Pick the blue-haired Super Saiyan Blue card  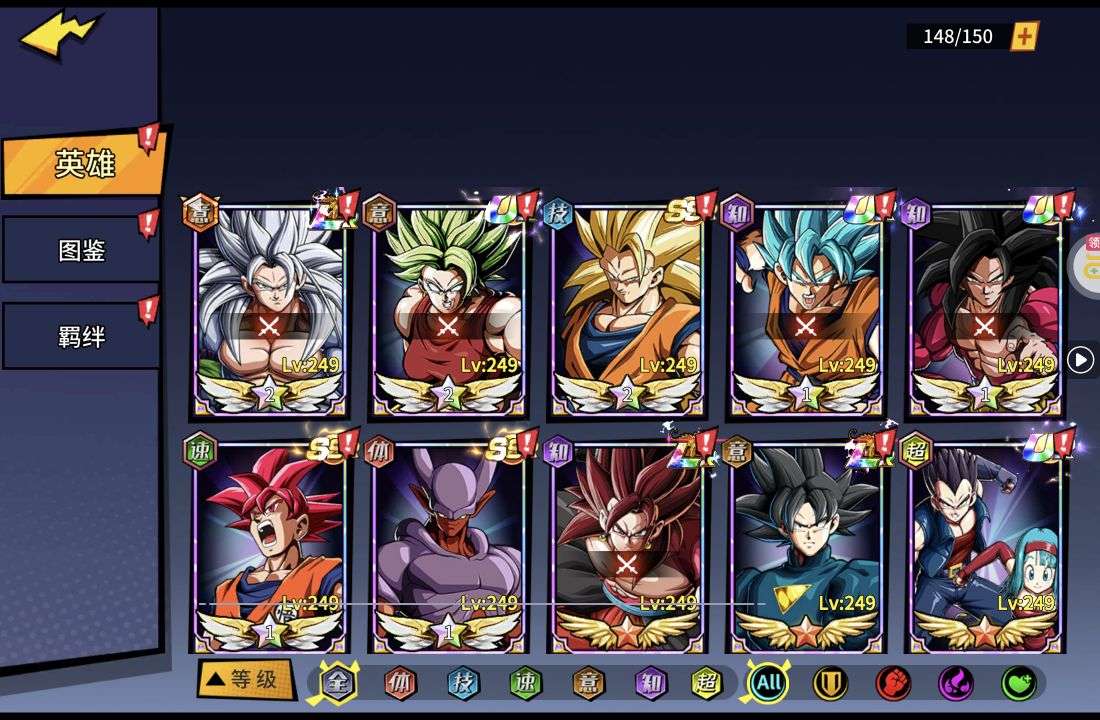pyautogui.click(x=805, y=307)
